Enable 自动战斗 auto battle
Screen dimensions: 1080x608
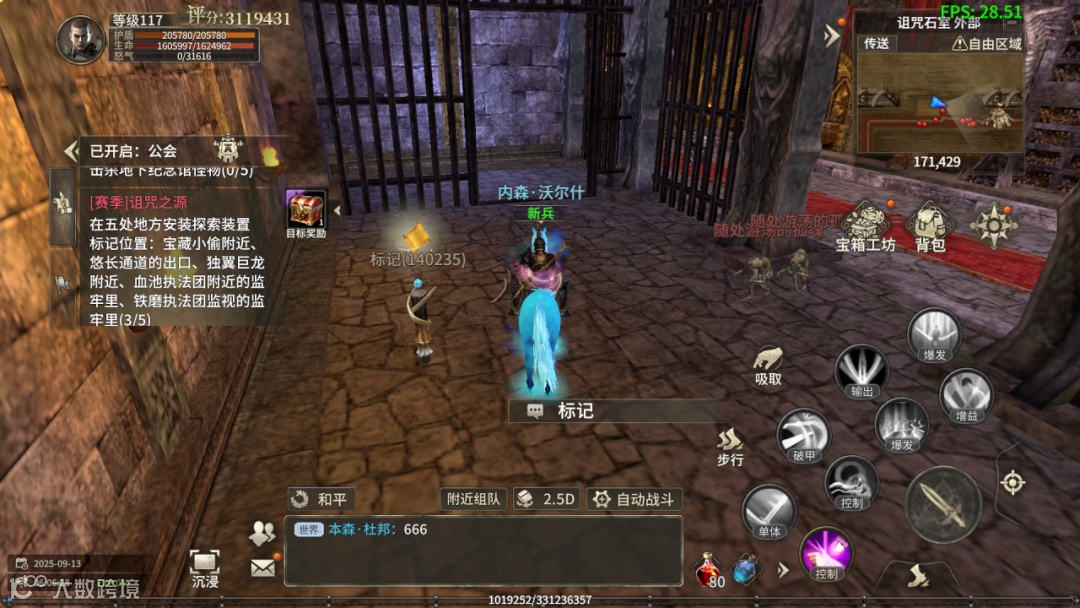[x=634, y=499]
